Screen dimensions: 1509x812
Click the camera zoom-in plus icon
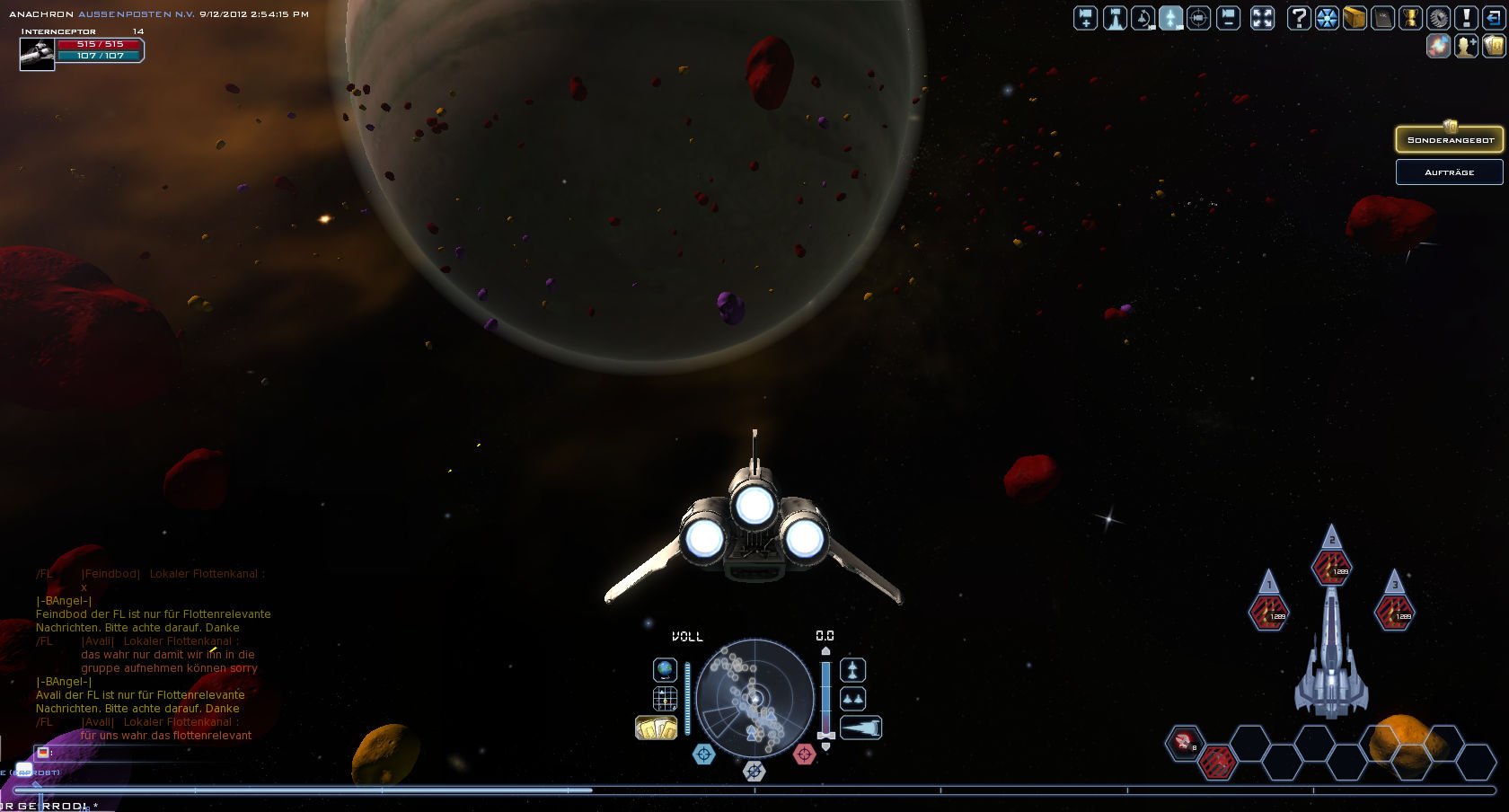coord(1086,18)
